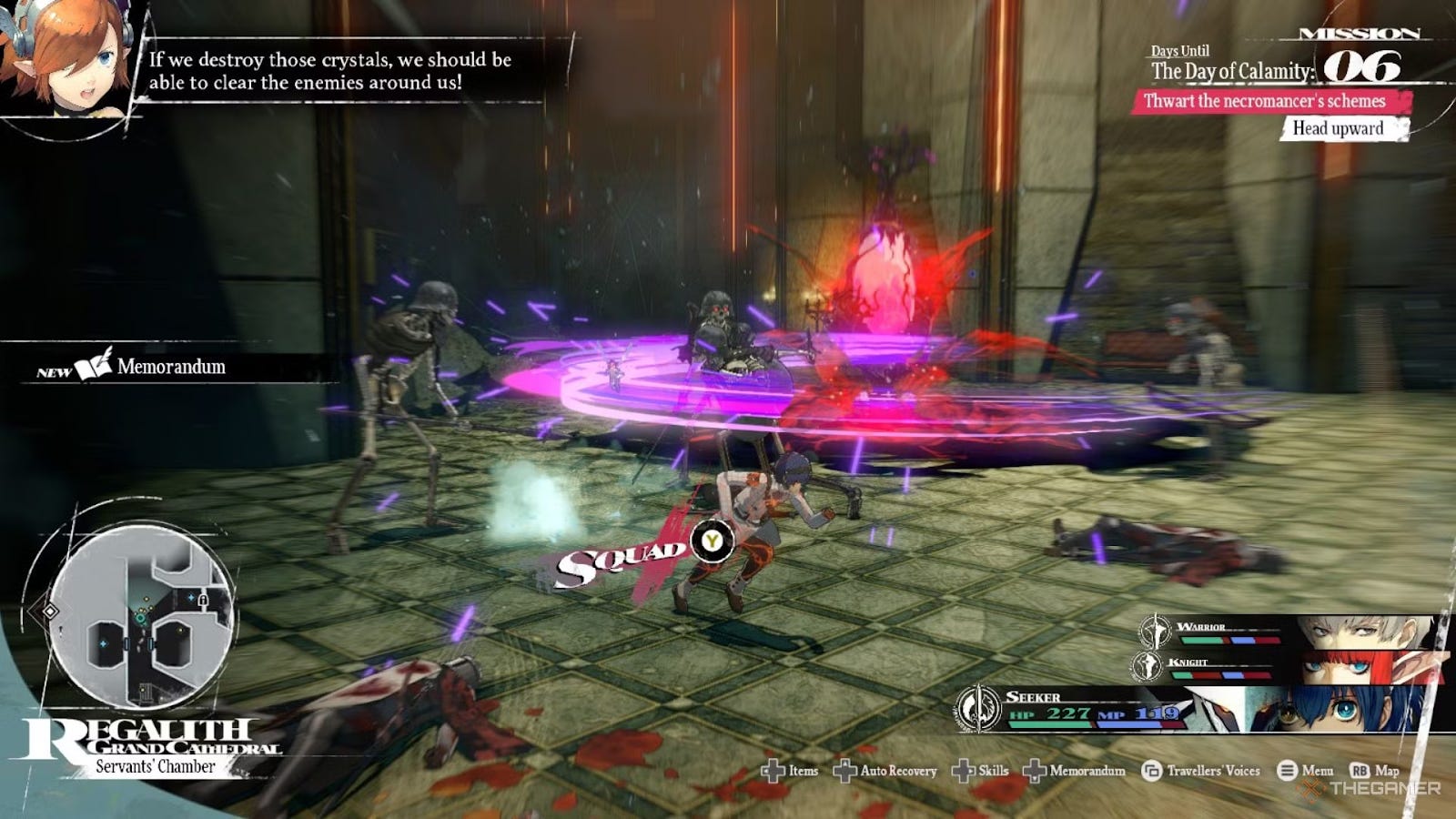Show Travellers' Voices
Image resolution: width=1456 pixels, height=819 pixels.
coord(1201,771)
